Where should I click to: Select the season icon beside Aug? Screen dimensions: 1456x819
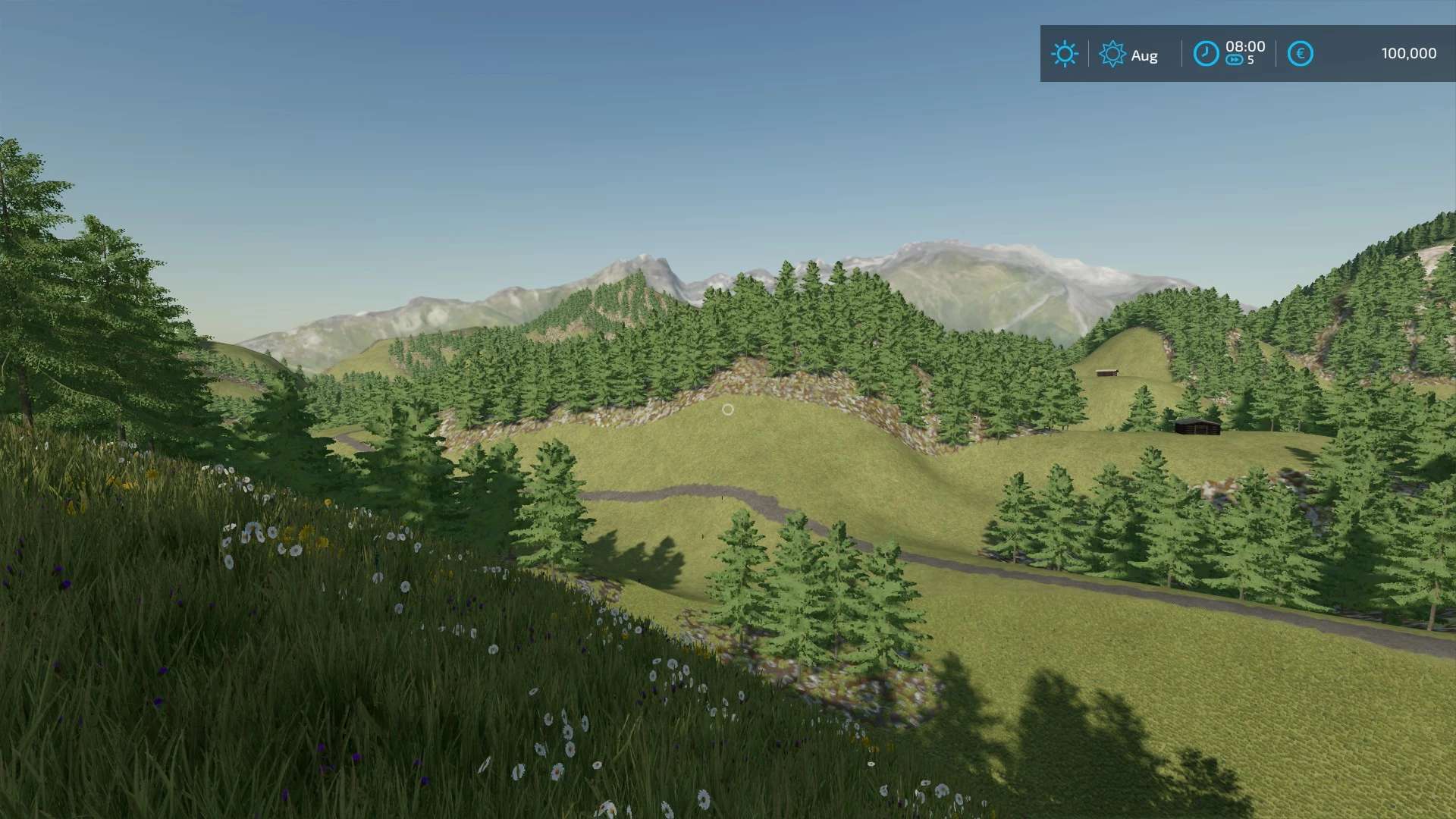point(1112,54)
